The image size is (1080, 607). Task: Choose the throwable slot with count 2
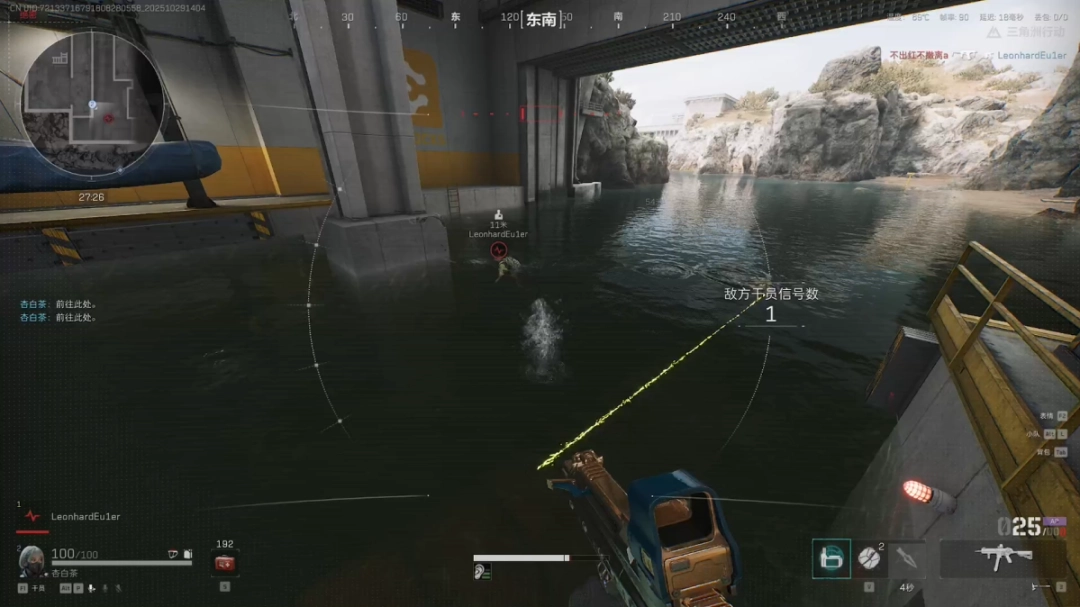tap(869, 559)
